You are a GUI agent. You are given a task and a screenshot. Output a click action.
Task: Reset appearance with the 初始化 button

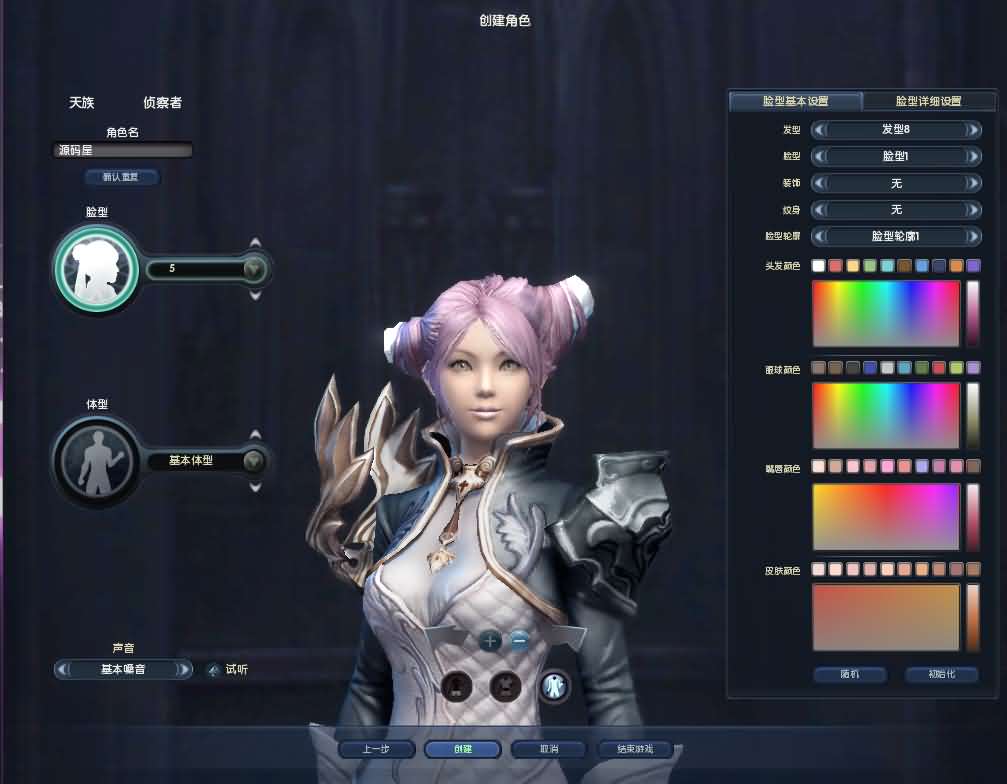(x=940, y=674)
